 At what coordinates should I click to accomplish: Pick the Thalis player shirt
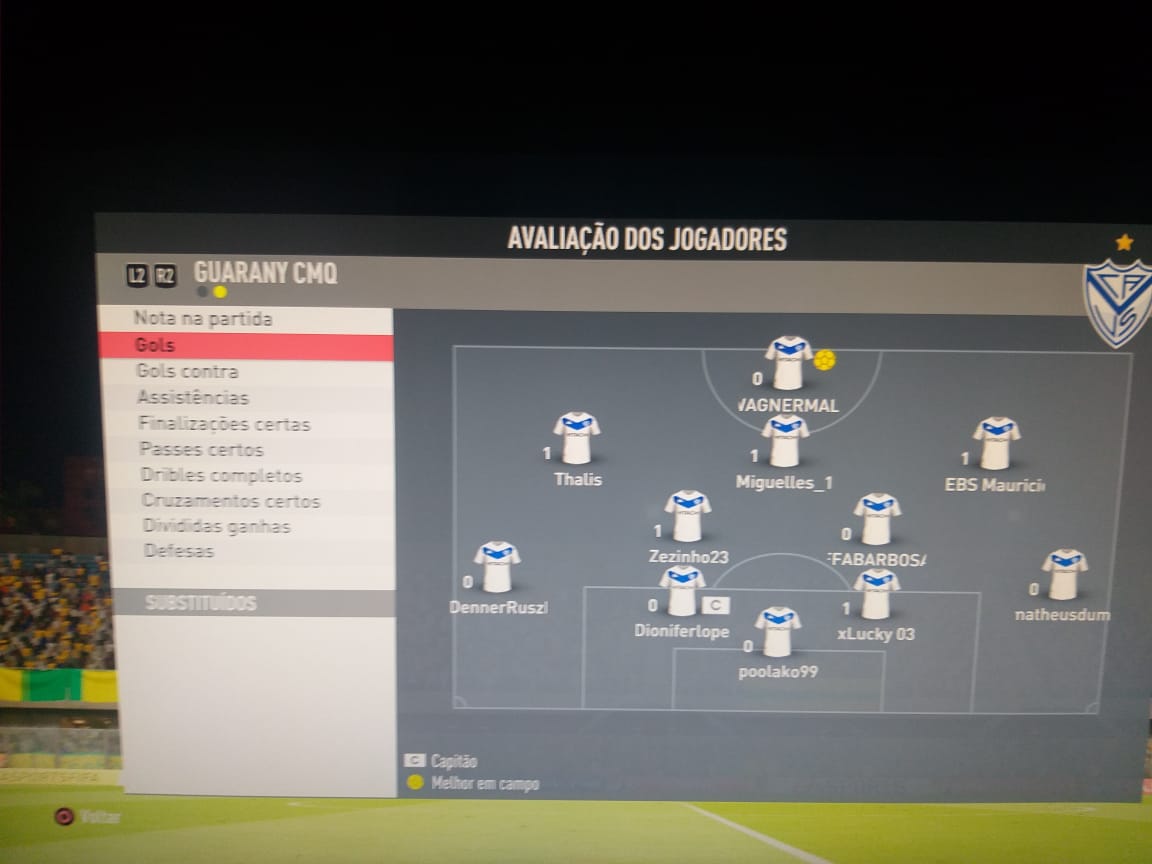pos(577,438)
